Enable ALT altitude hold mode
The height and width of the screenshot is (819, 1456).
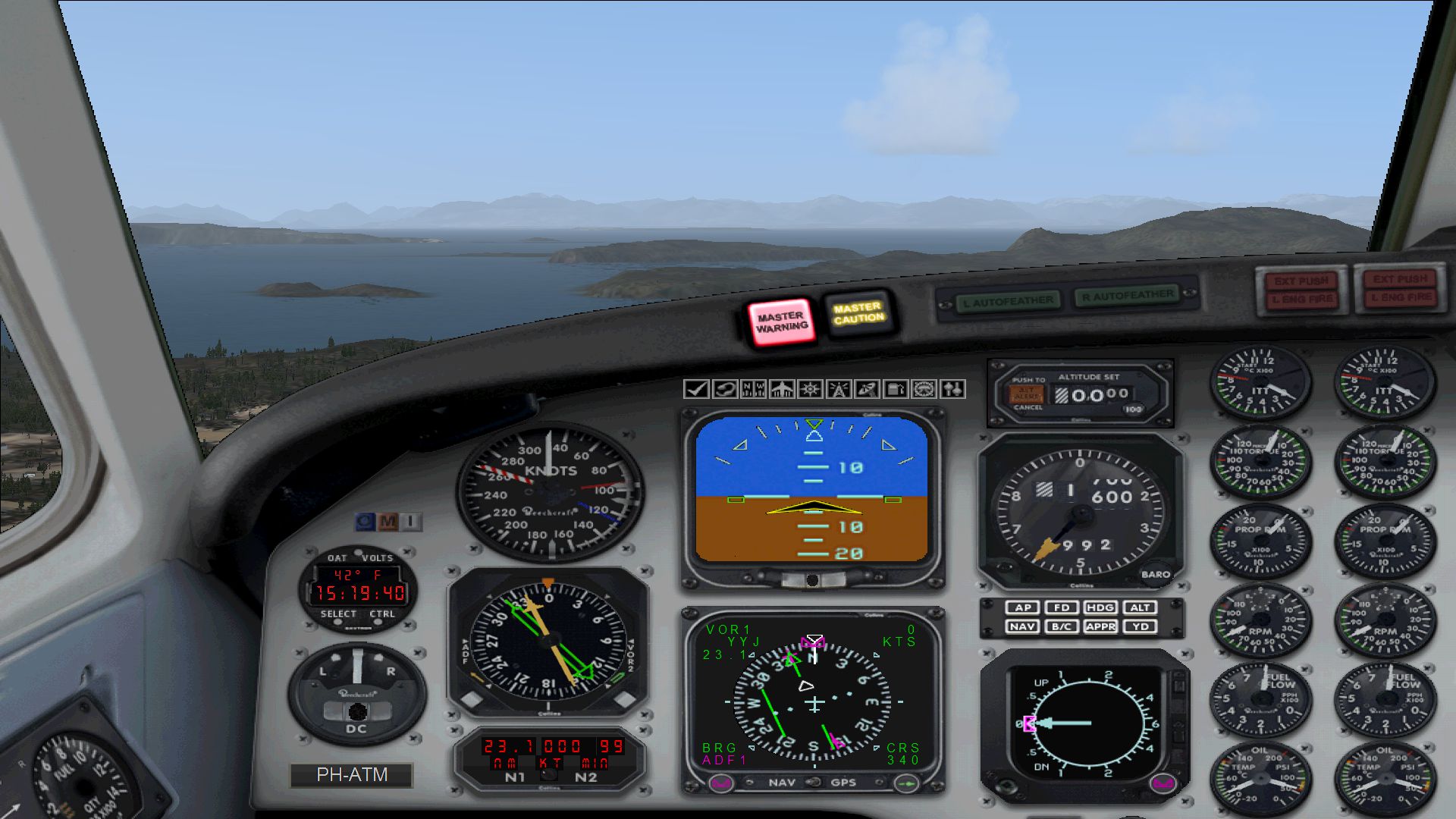tap(1140, 607)
